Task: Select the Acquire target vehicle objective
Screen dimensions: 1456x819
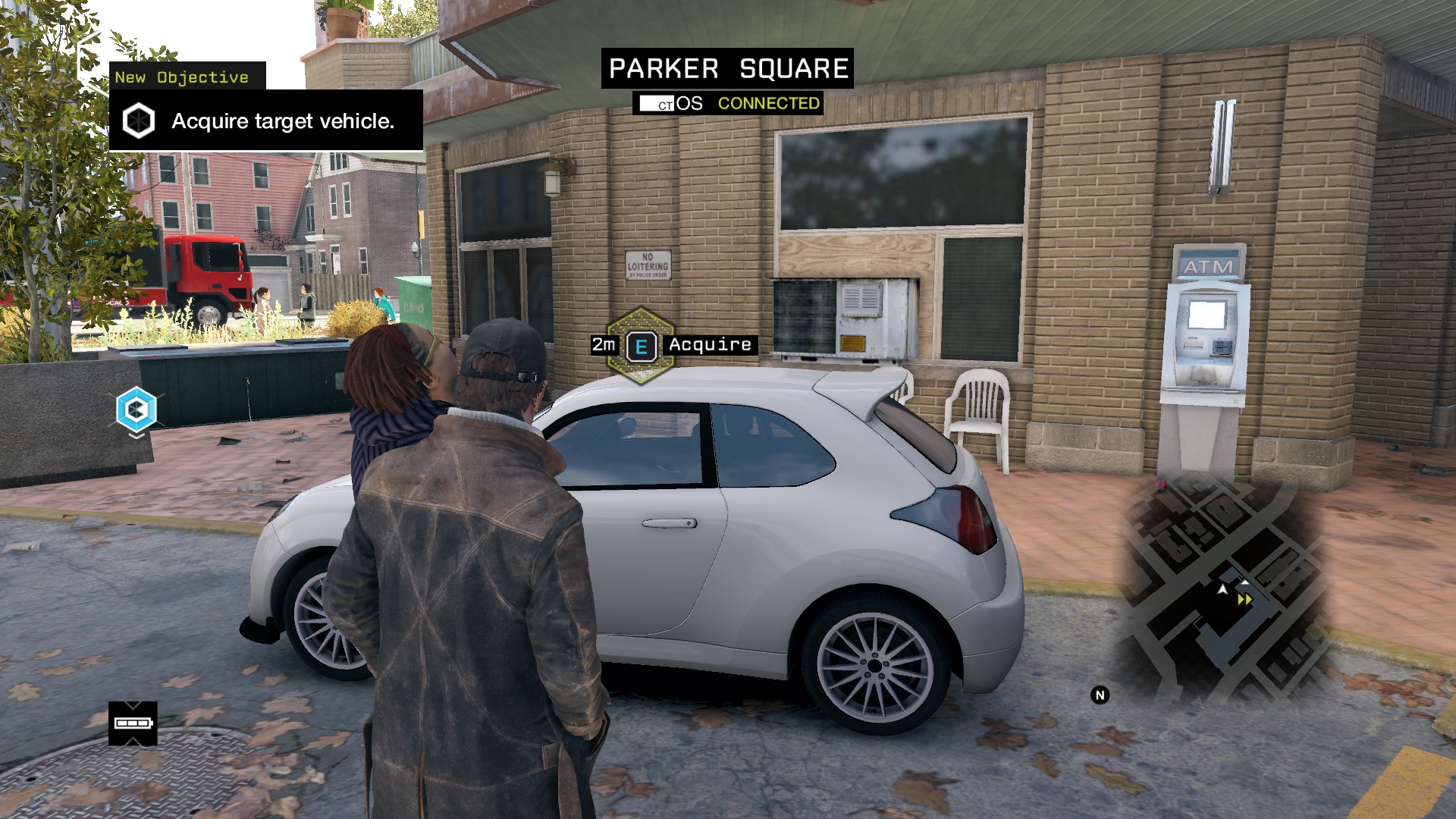Action: (266, 121)
